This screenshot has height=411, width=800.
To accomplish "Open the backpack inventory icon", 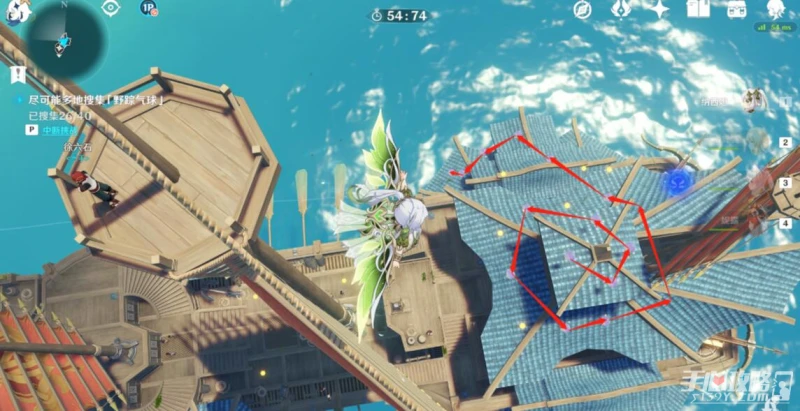I will click(736, 10).
